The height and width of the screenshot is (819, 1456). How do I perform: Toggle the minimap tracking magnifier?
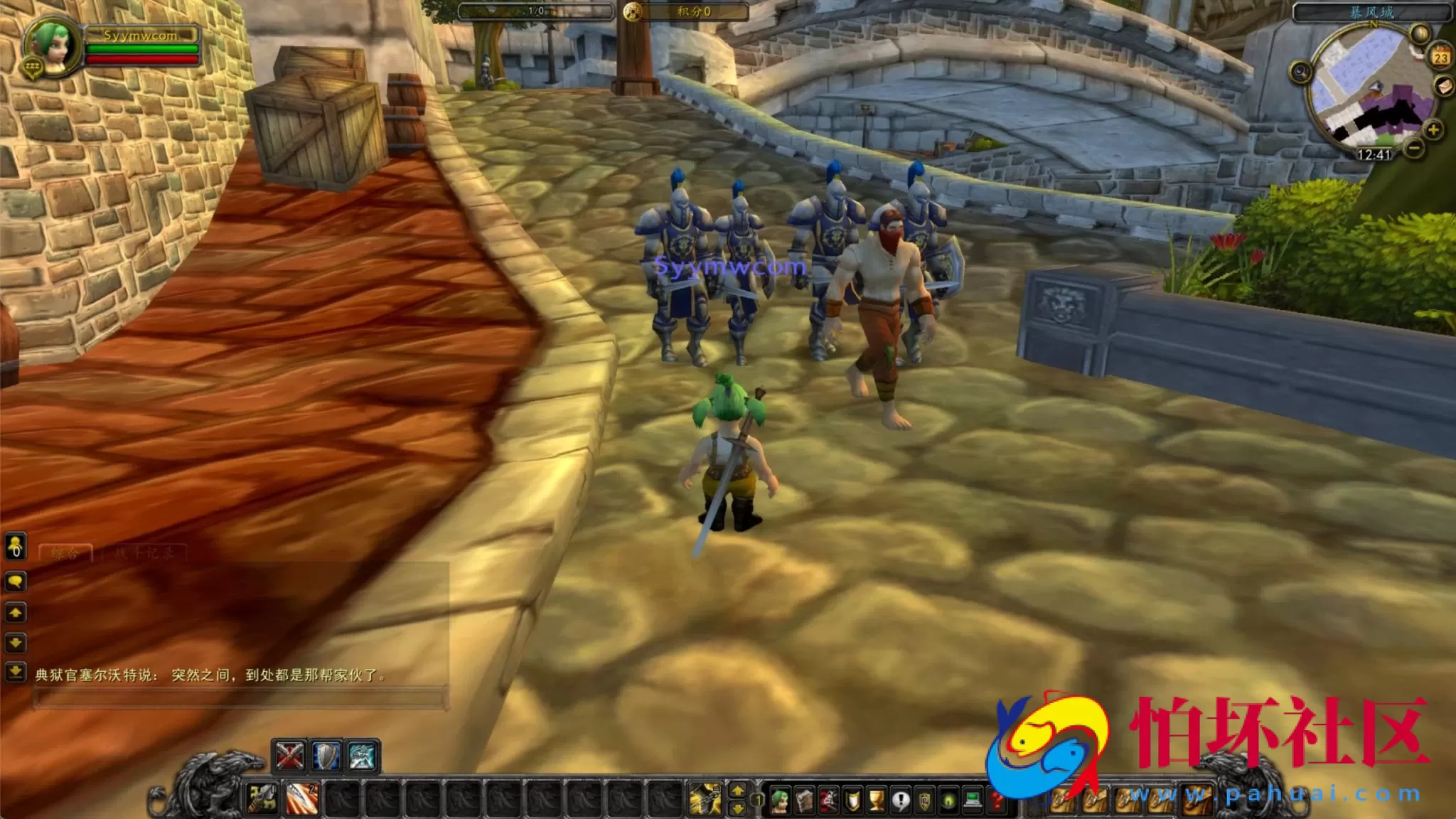[1419, 32]
